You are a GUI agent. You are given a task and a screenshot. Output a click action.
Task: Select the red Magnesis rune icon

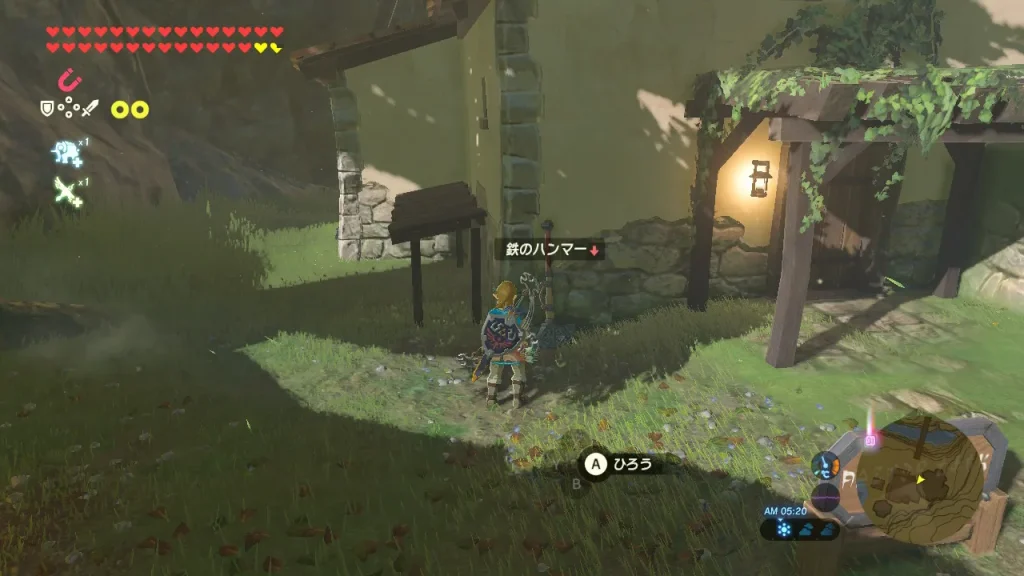68,79
